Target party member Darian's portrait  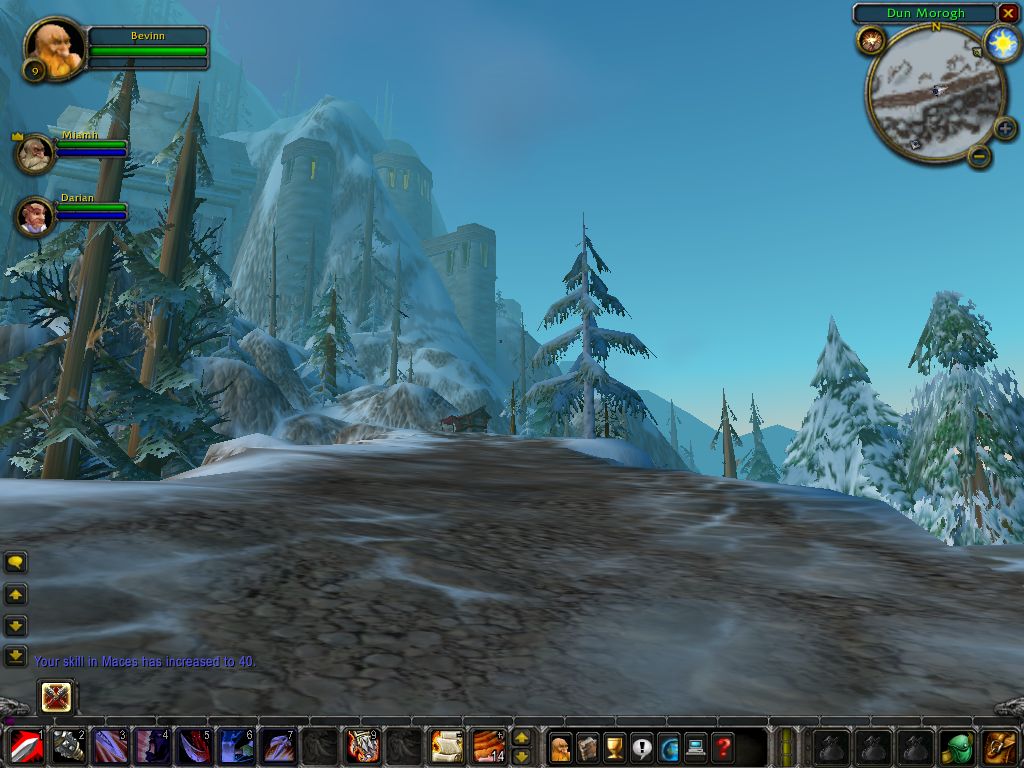[35, 215]
